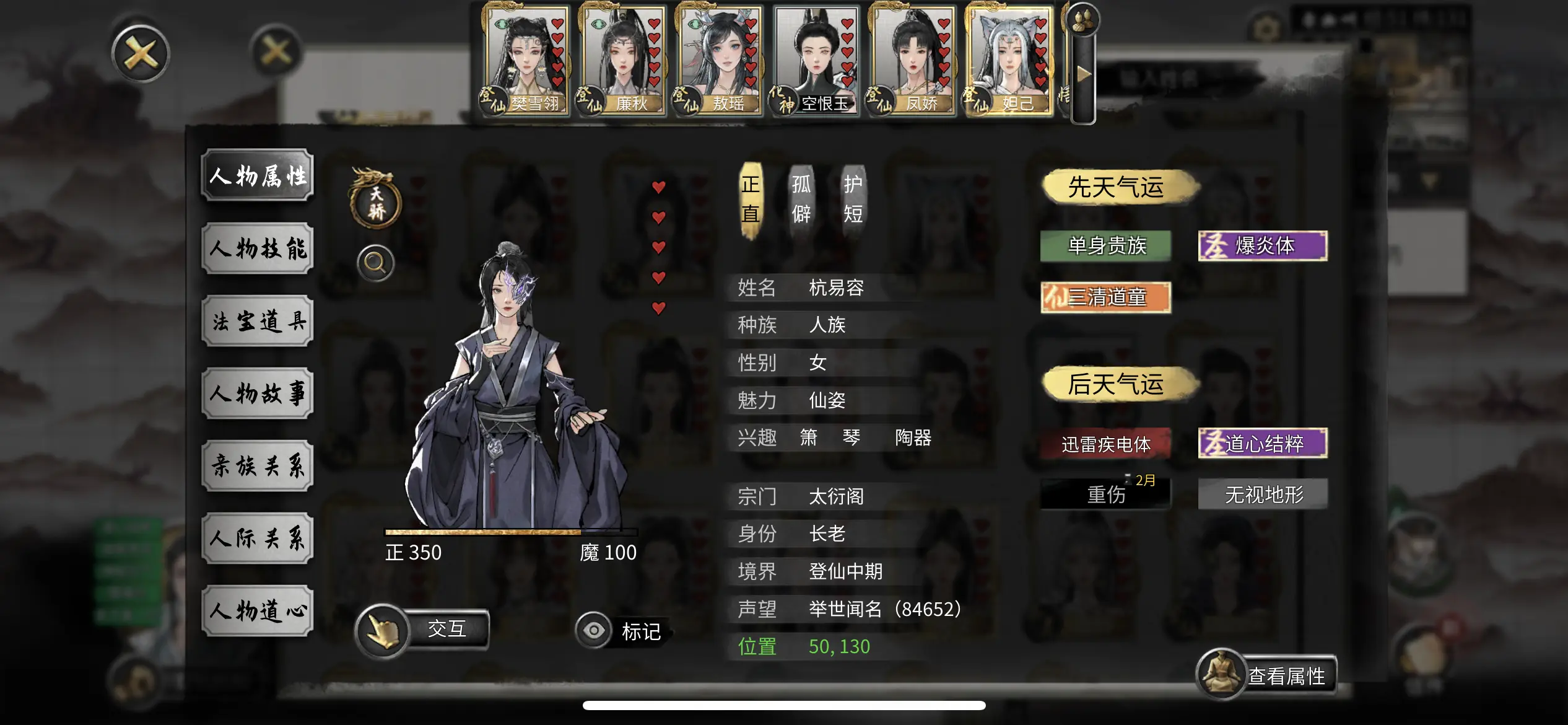Select the 亲族关系 tab

[x=258, y=466]
